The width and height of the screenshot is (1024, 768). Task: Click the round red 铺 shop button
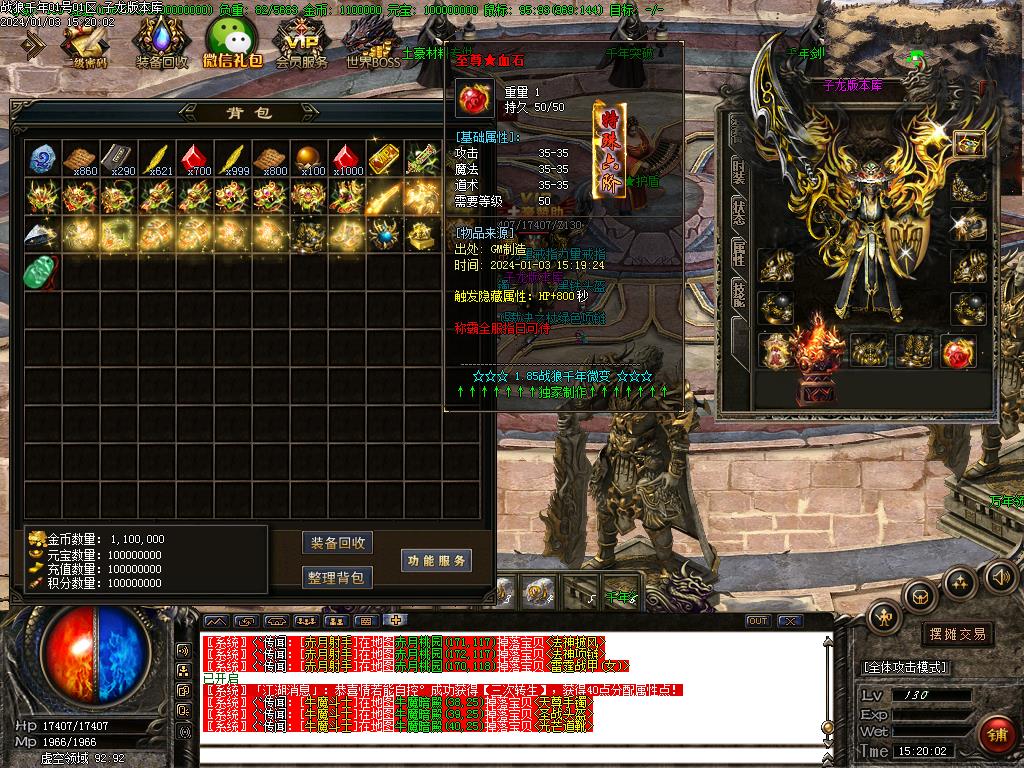994,732
